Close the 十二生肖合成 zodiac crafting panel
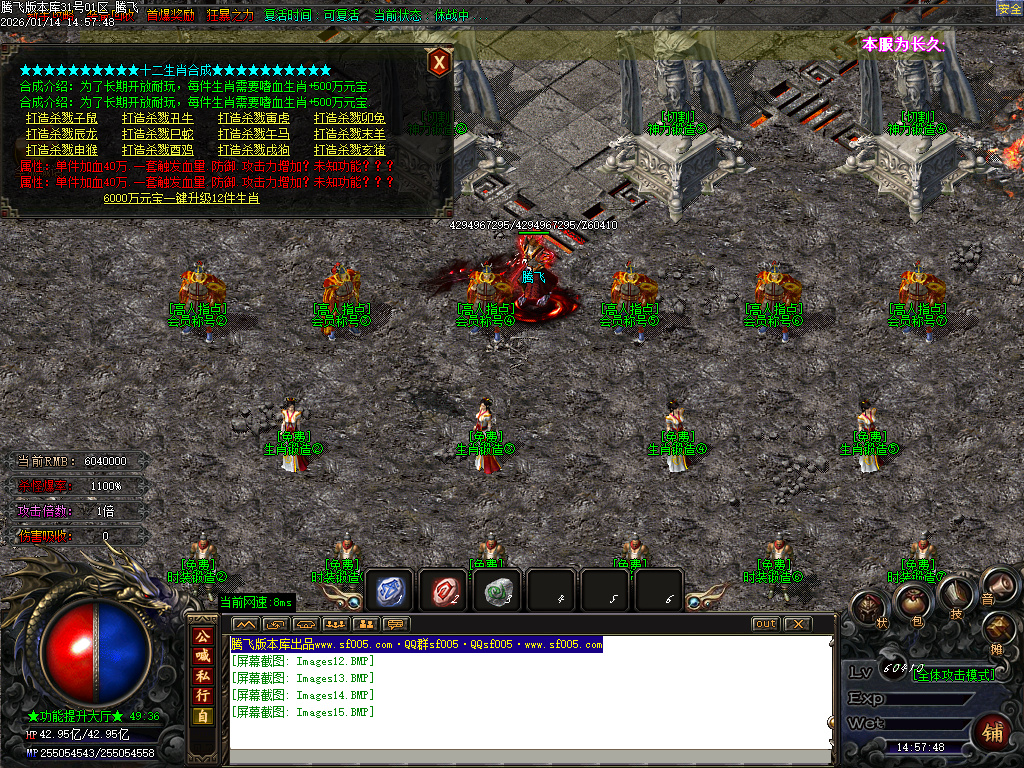Screen dimensions: 1024x768 pyautogui.click(x=438, y=62)
